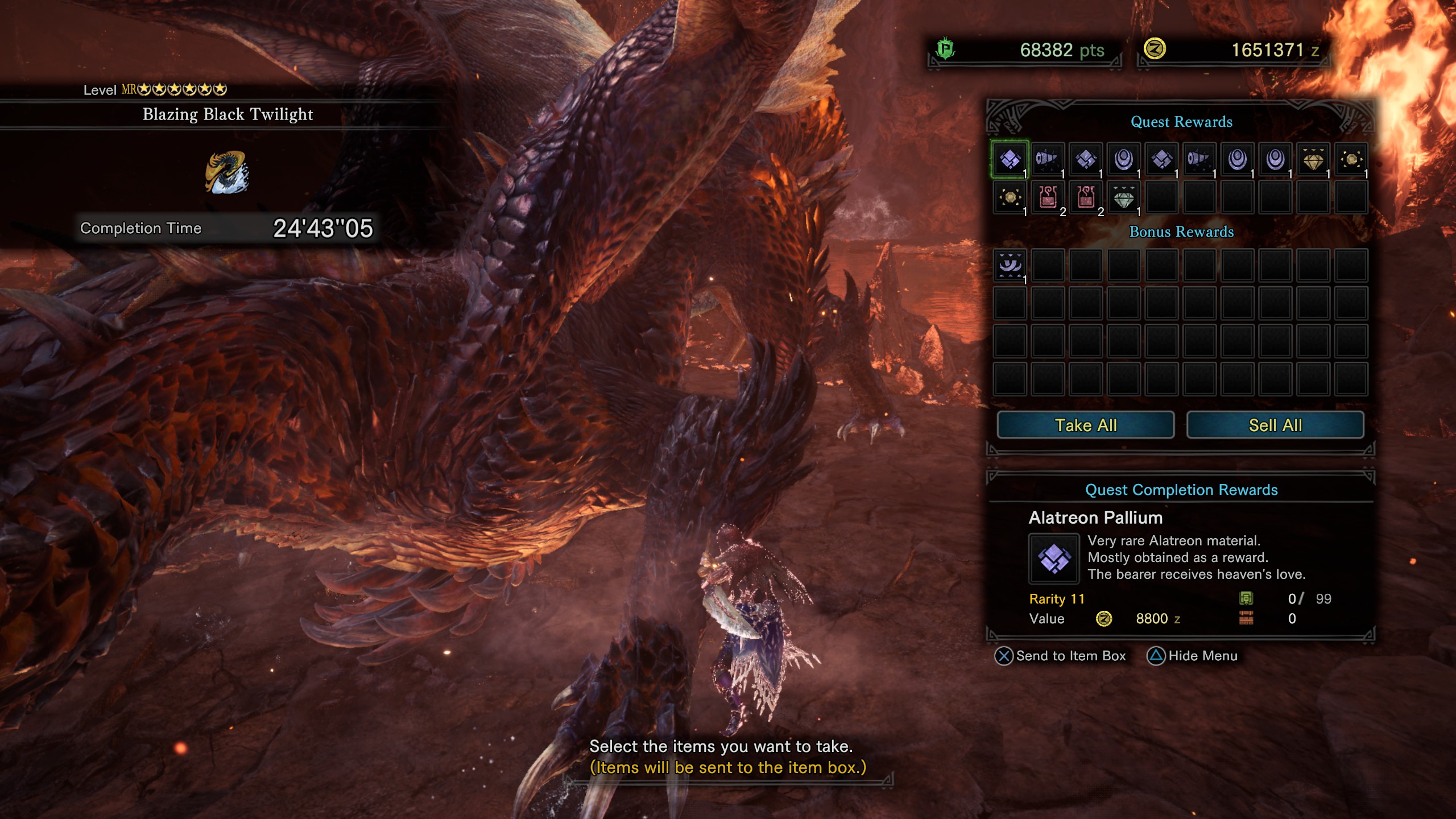Screen dimensions: 1456x819
Task: Pick the pale green diamond reward
Action: (1123, 197)
